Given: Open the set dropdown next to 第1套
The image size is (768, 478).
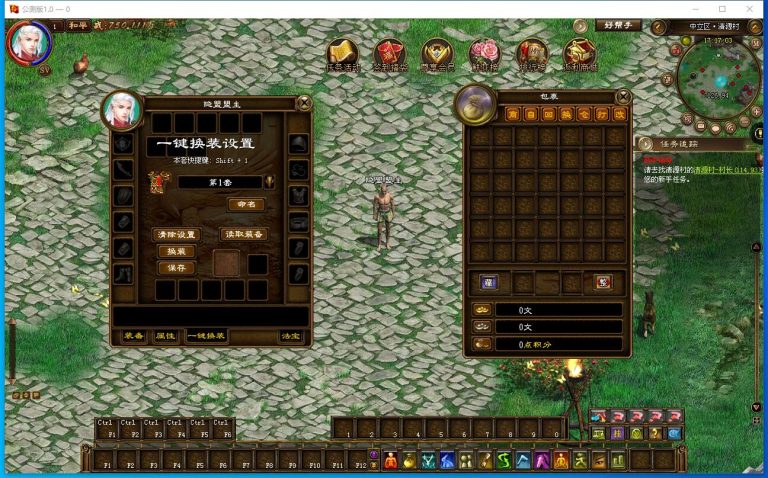Looking at the screenshot, I should coord(270,182).
